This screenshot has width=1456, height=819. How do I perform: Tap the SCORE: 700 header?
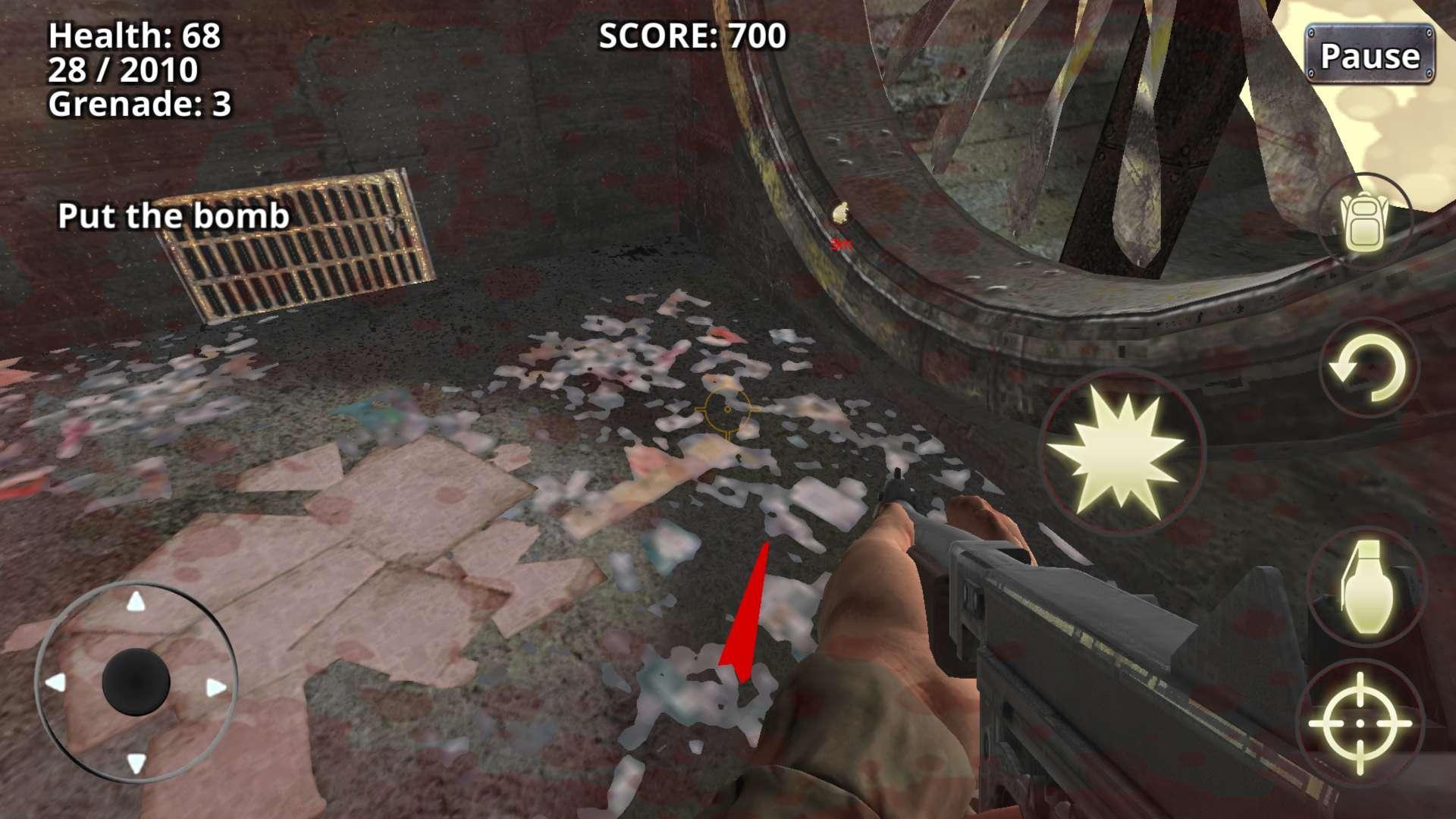pyautogui.click(x=692, y=36)
